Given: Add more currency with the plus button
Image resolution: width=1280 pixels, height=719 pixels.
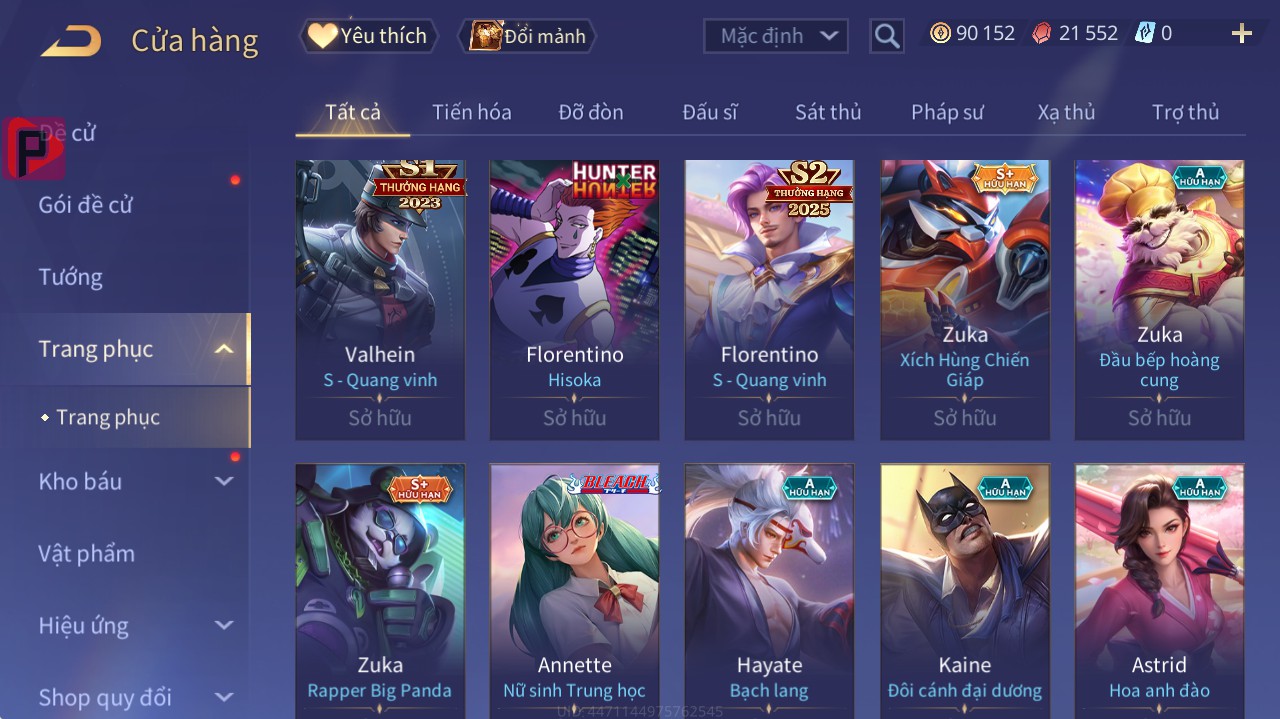Looking at the screenshot, I should 1241,34.
